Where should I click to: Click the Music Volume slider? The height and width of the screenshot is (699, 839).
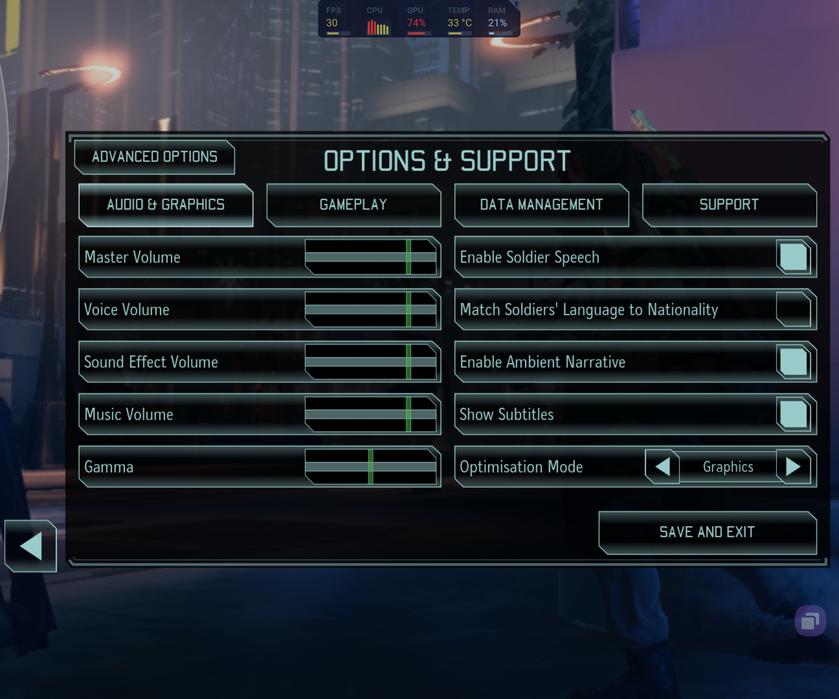click(371, 414)
